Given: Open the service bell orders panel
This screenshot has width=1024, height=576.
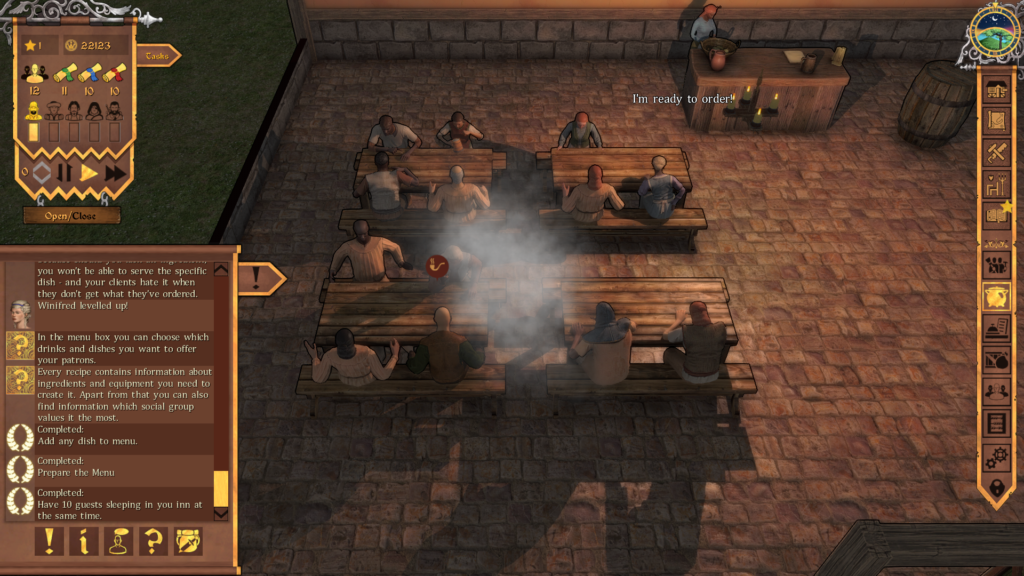Looking at the screenshot, I should point(996,328).
